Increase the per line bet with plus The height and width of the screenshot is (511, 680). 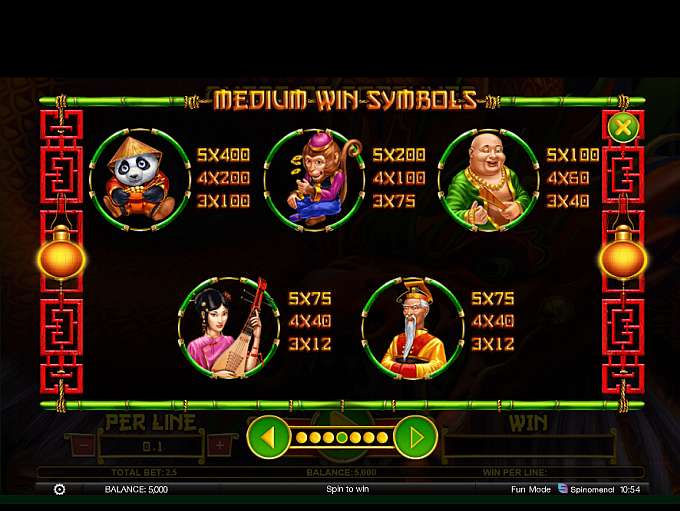pos(220,446)
